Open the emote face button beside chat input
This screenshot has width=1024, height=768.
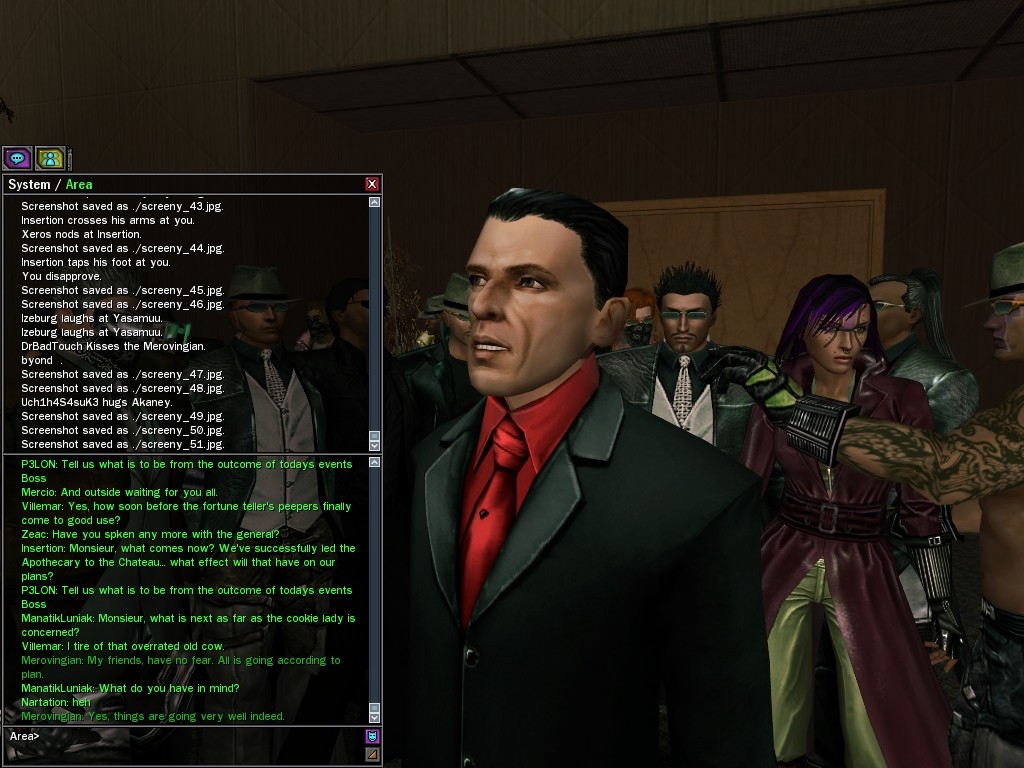[373, 736]
